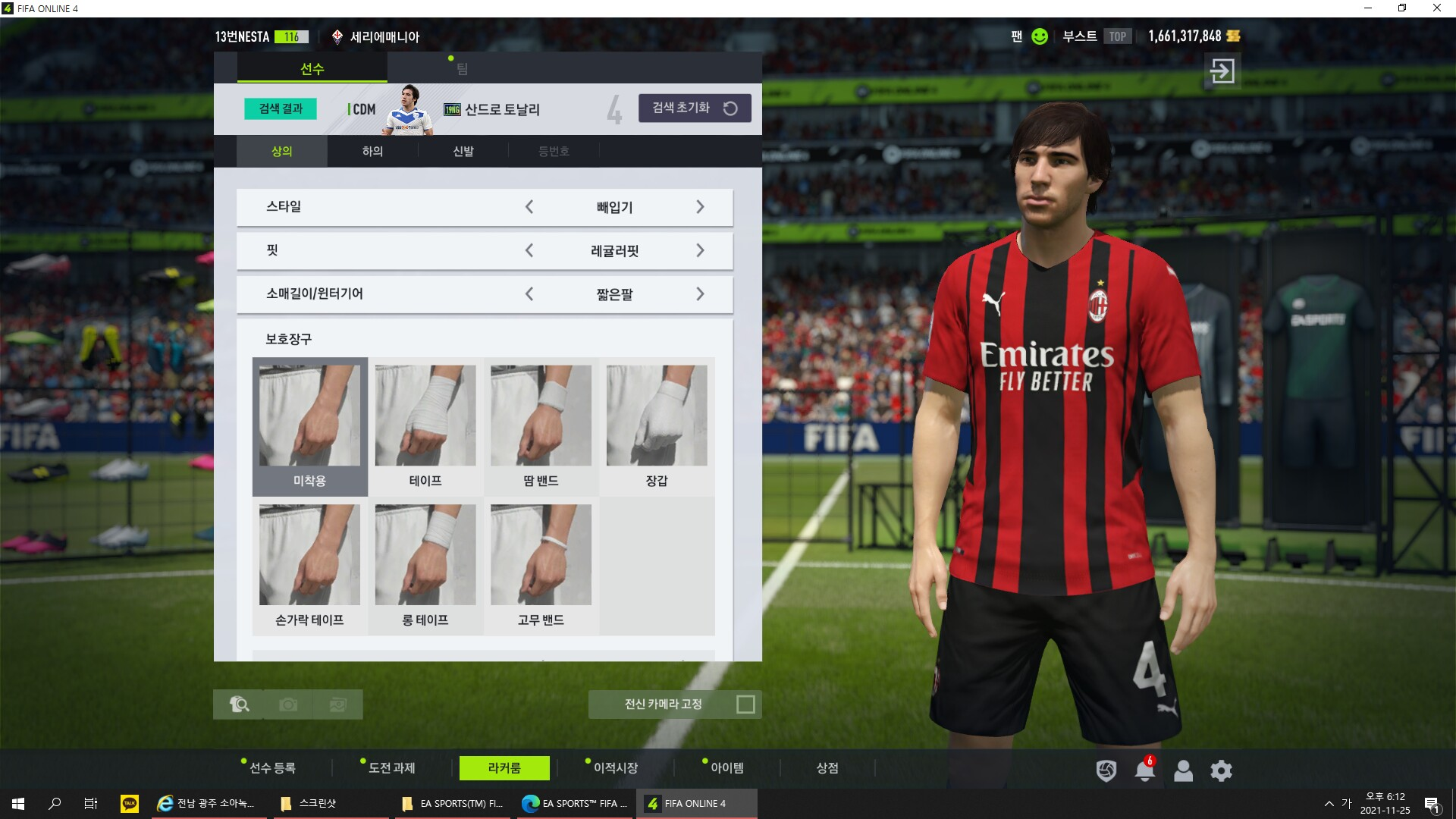Choose the 테이프 wrist accessory
This screenshot has width=1456, height=819.
425,425
